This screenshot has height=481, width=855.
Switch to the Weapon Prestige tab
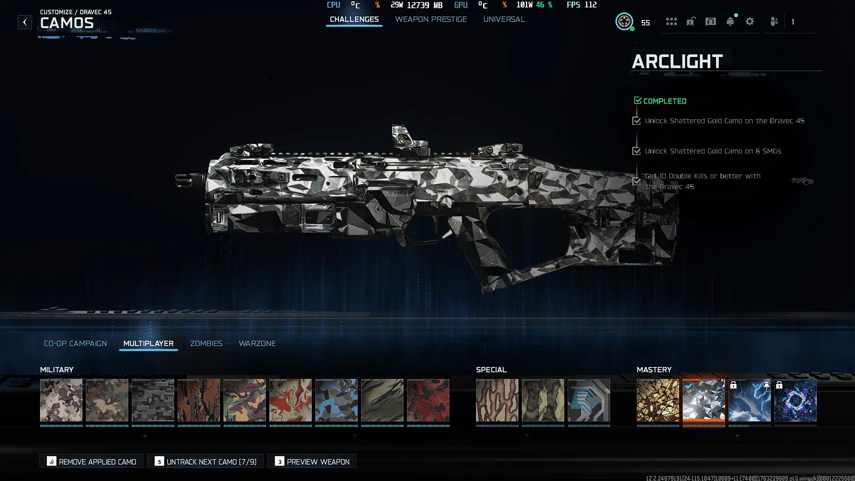(x=430, y=19)
